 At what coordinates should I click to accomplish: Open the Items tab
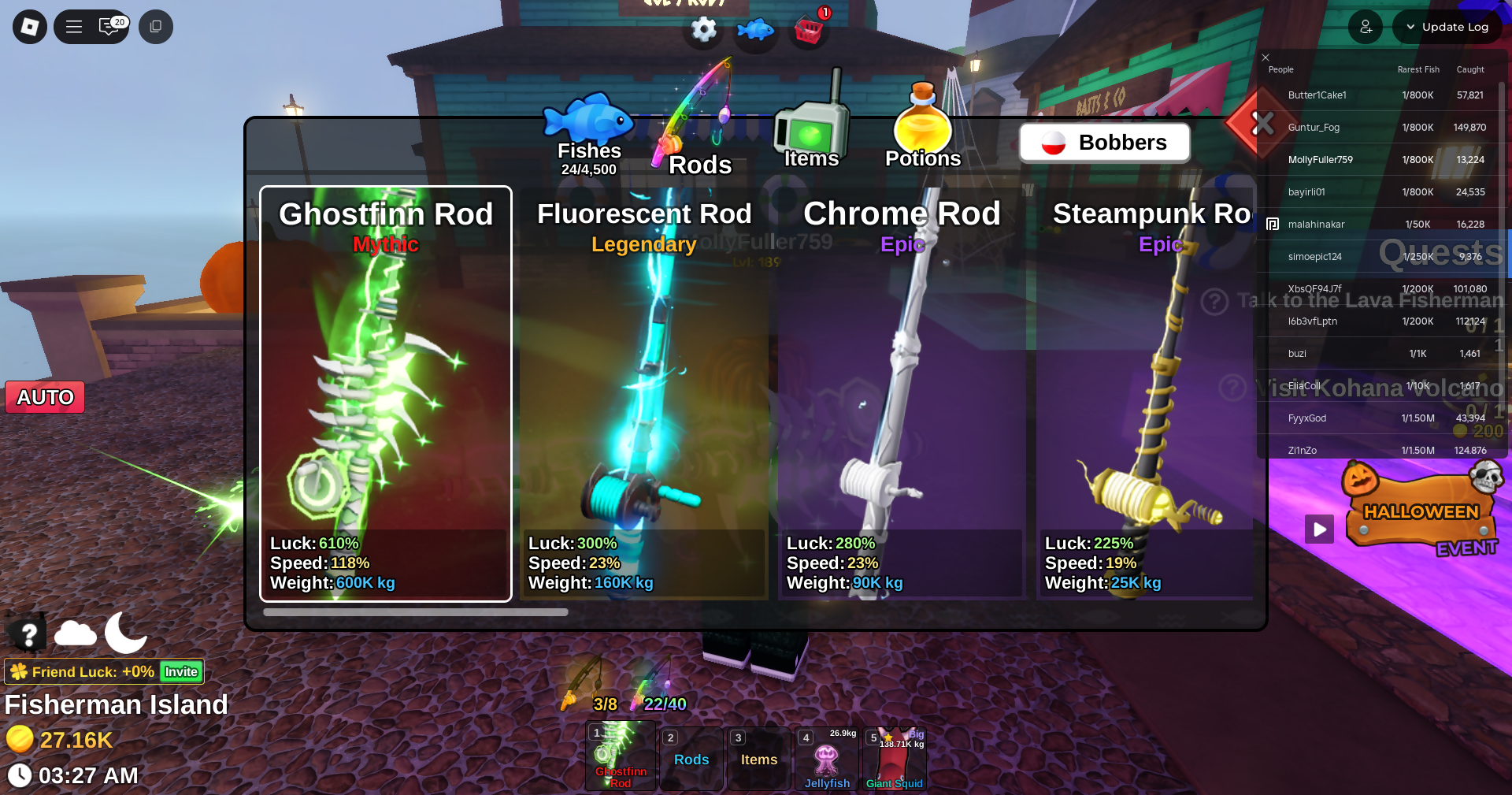click(811, 138)
